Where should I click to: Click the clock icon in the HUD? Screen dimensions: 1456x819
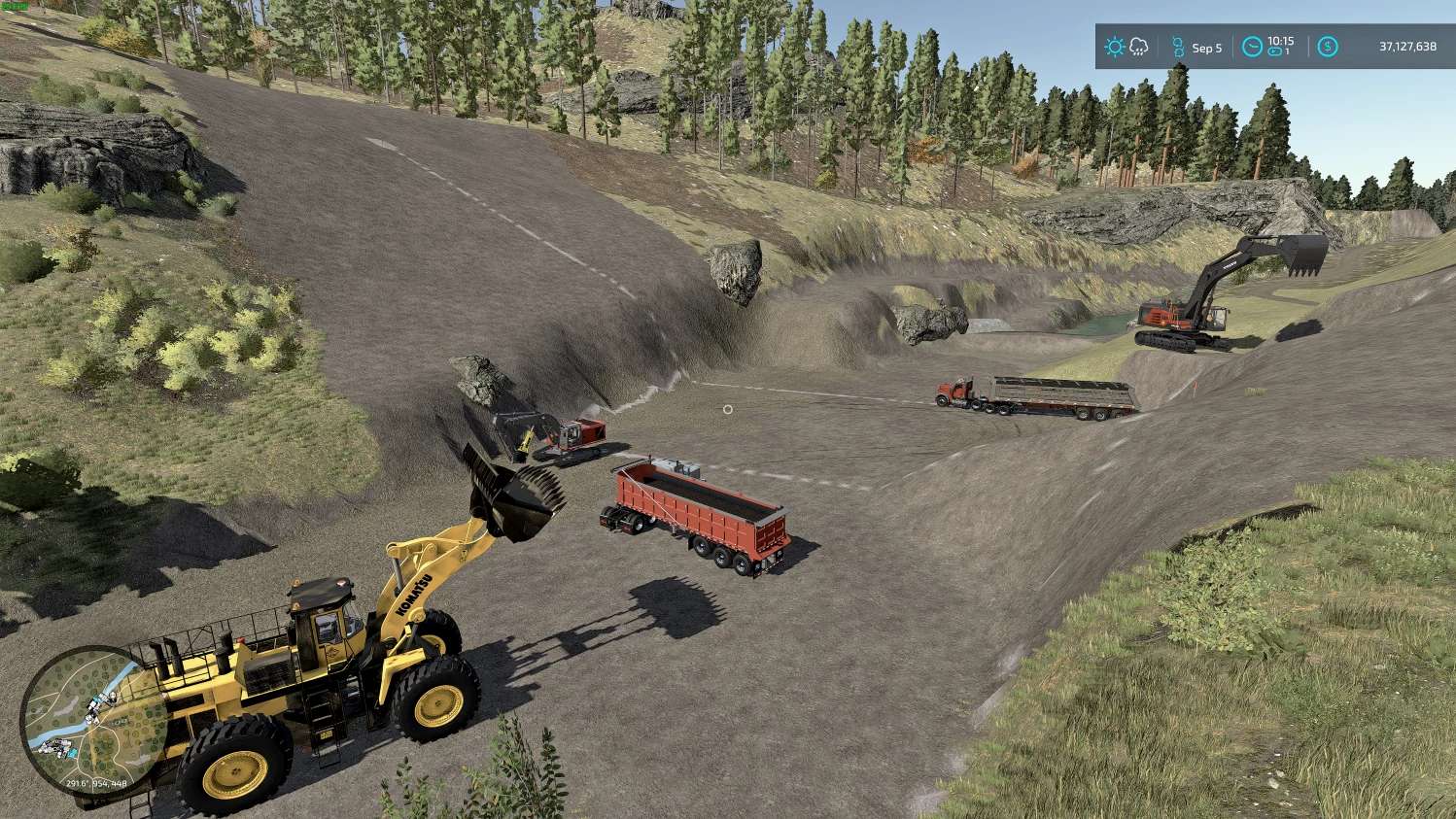(1252, 47)
